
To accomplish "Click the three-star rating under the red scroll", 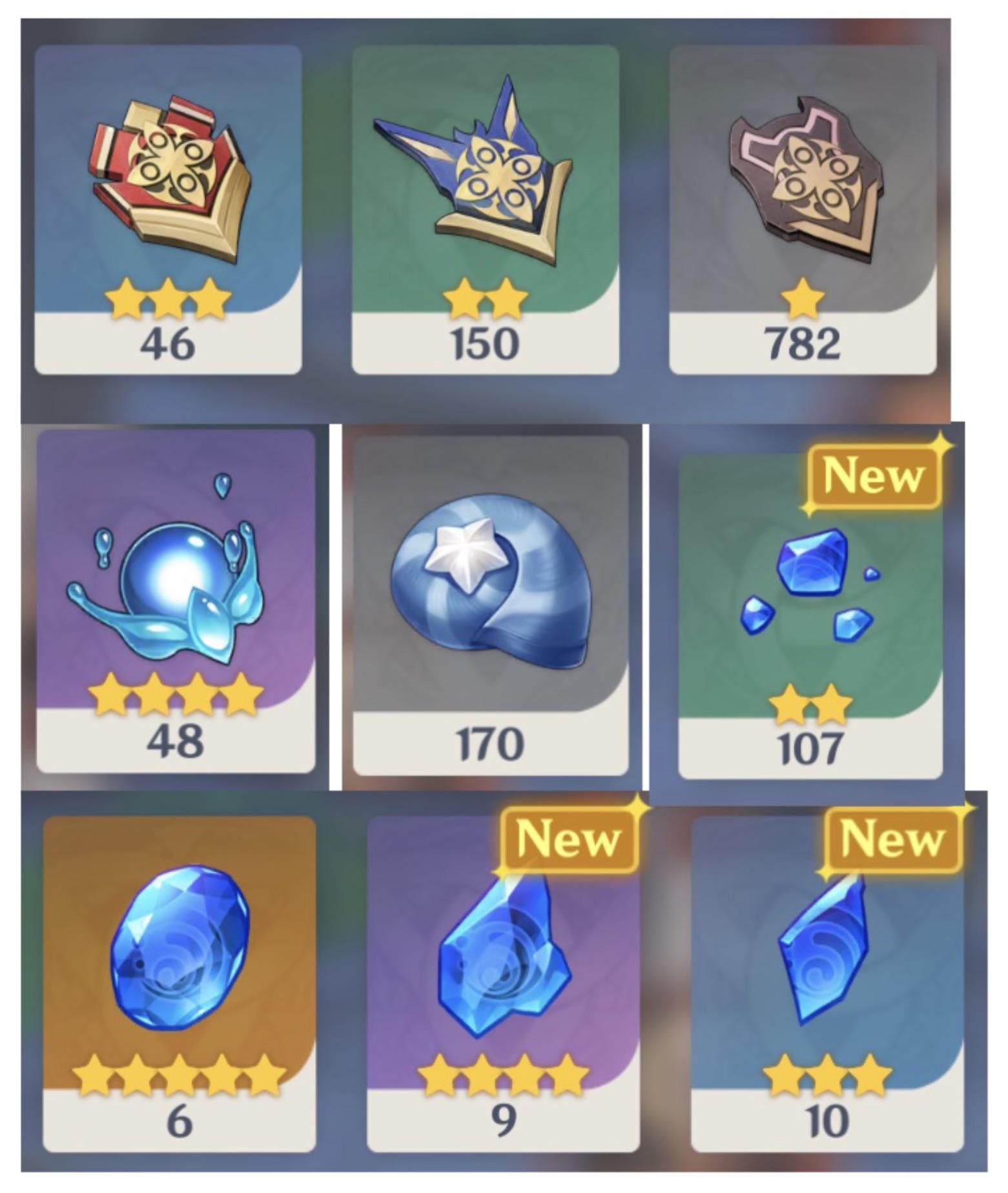I will [170, 298].
